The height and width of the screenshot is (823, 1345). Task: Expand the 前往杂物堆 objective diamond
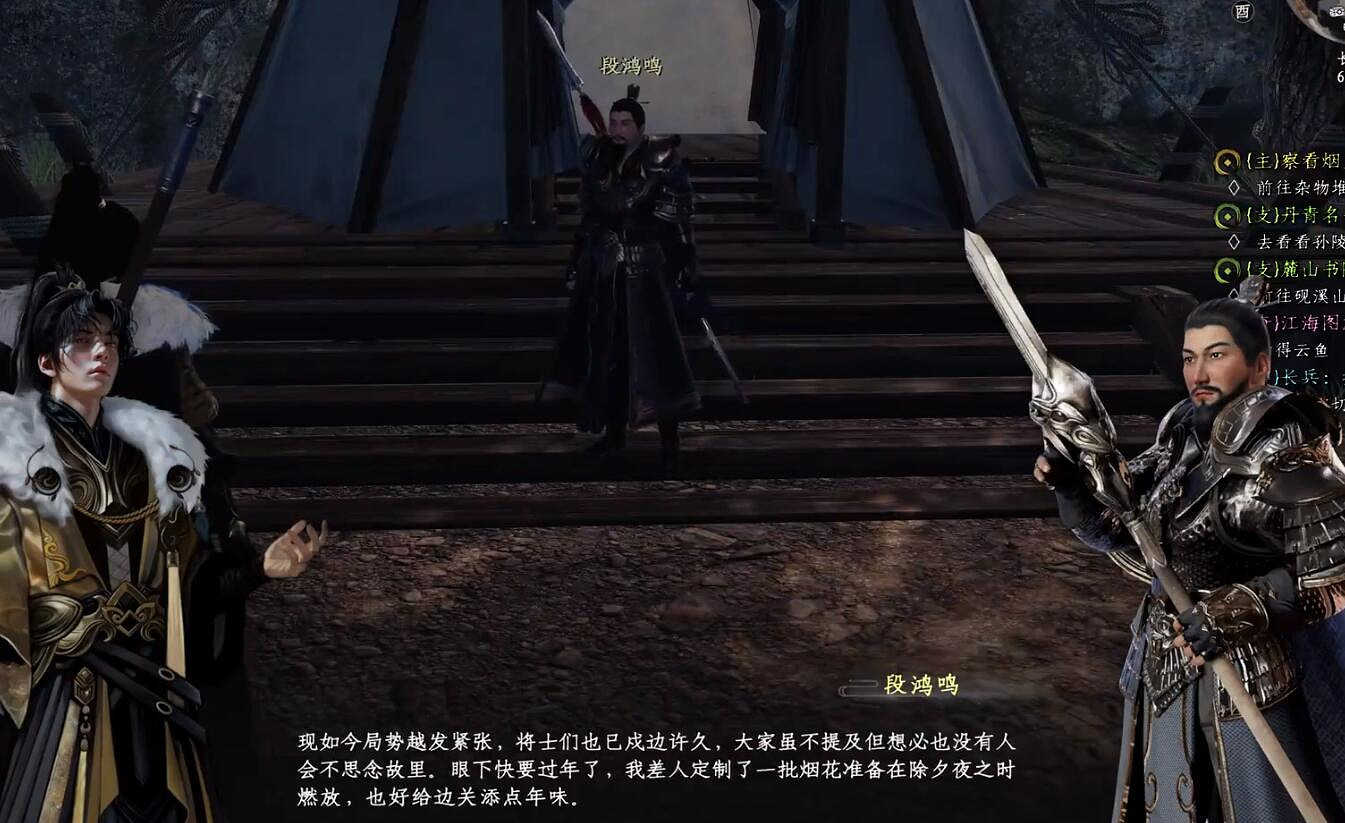[1232, 186]
